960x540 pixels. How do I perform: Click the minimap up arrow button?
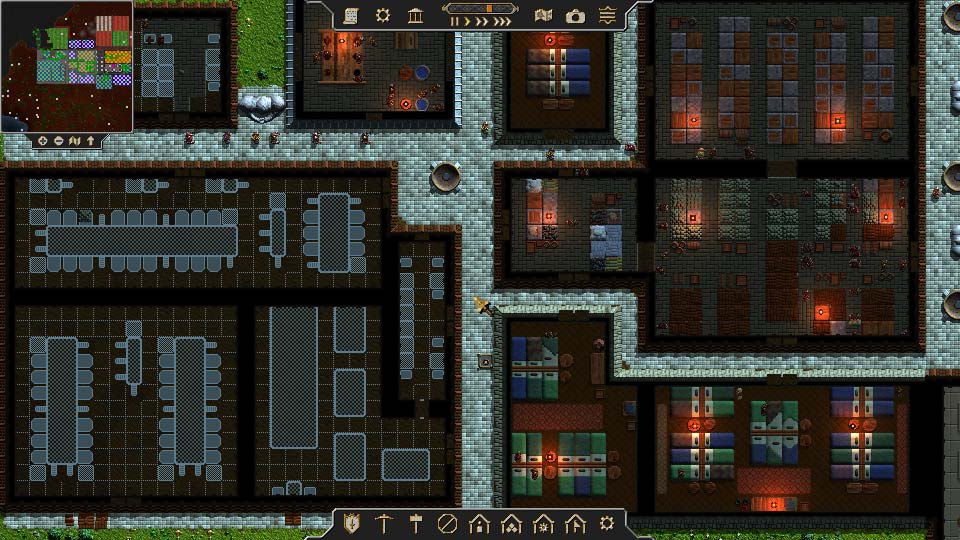click(91, 141)
